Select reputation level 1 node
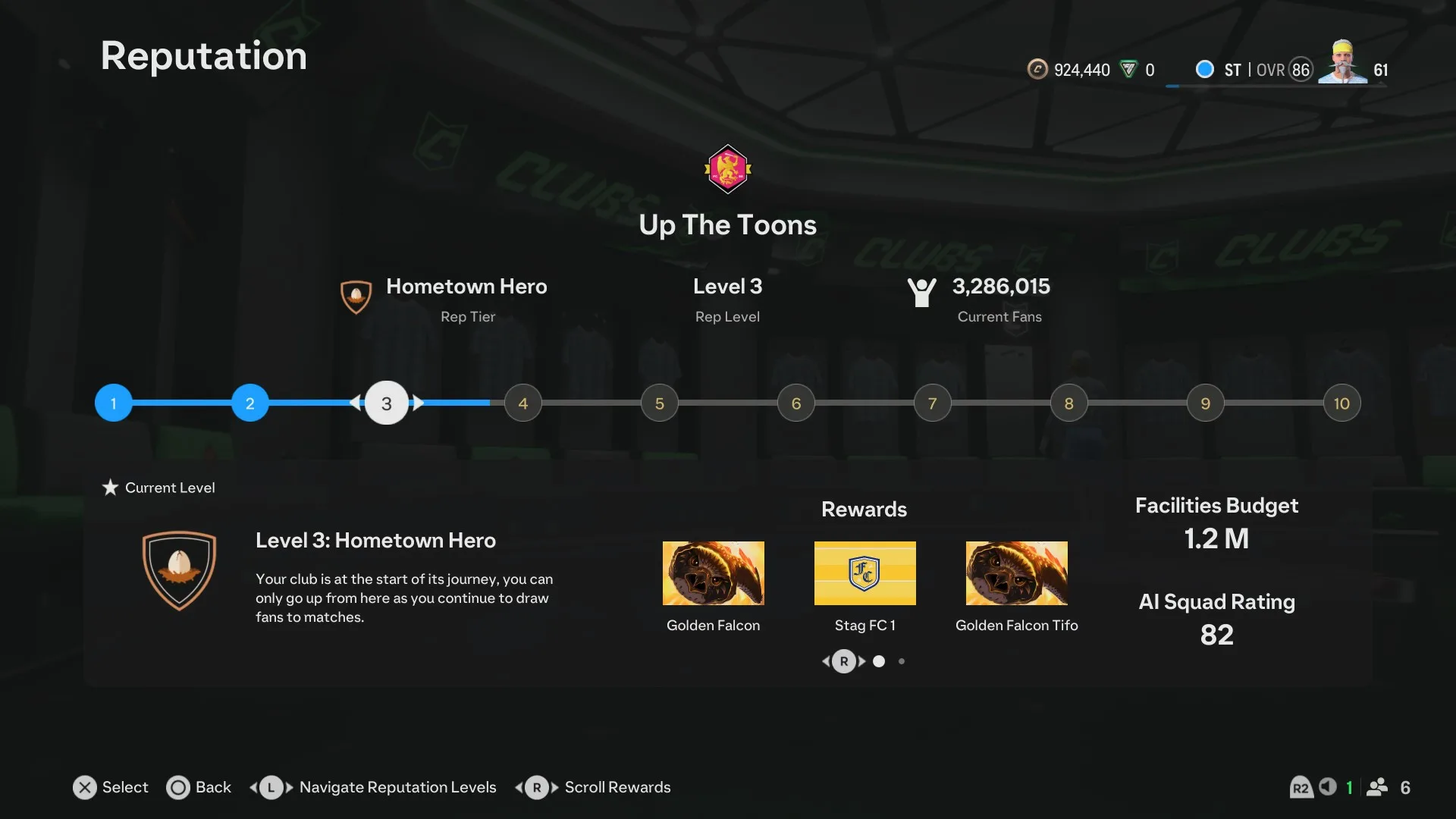Screen dimensions: 1456x819 coord(114,403)
